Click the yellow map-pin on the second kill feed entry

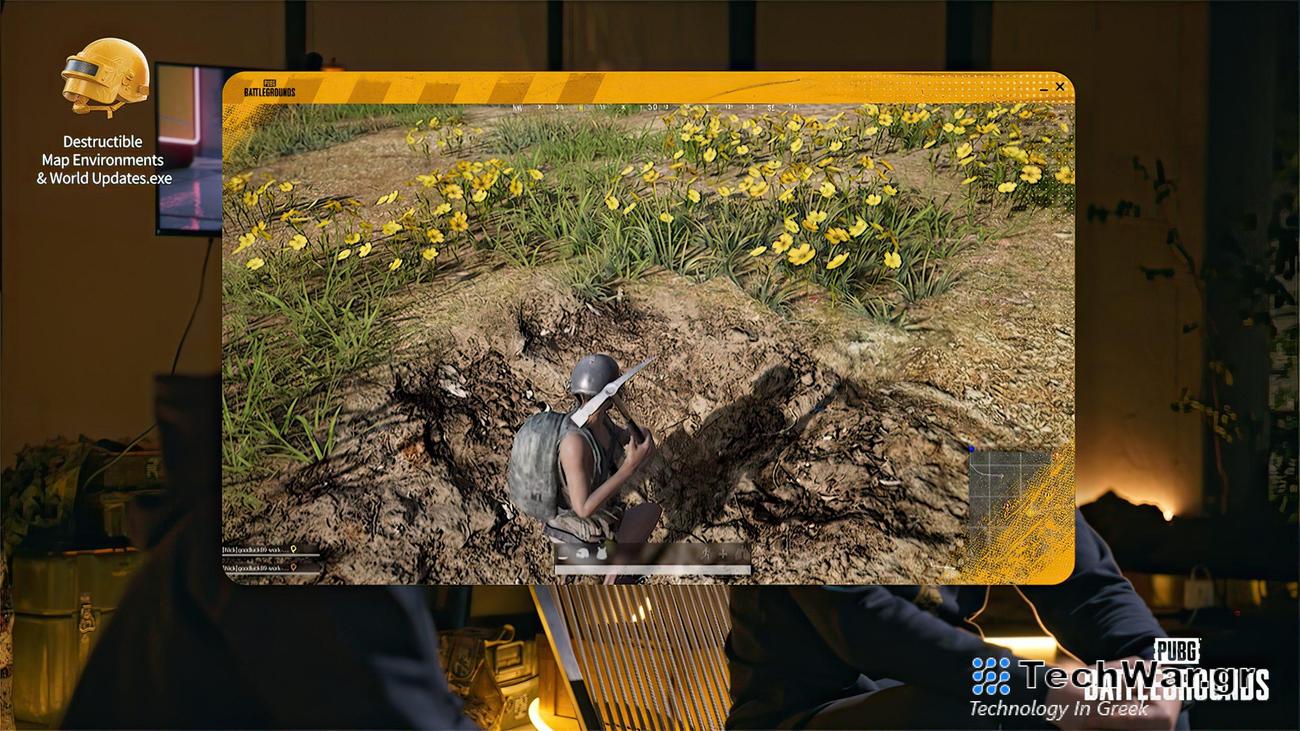click(x=293, y=567)
